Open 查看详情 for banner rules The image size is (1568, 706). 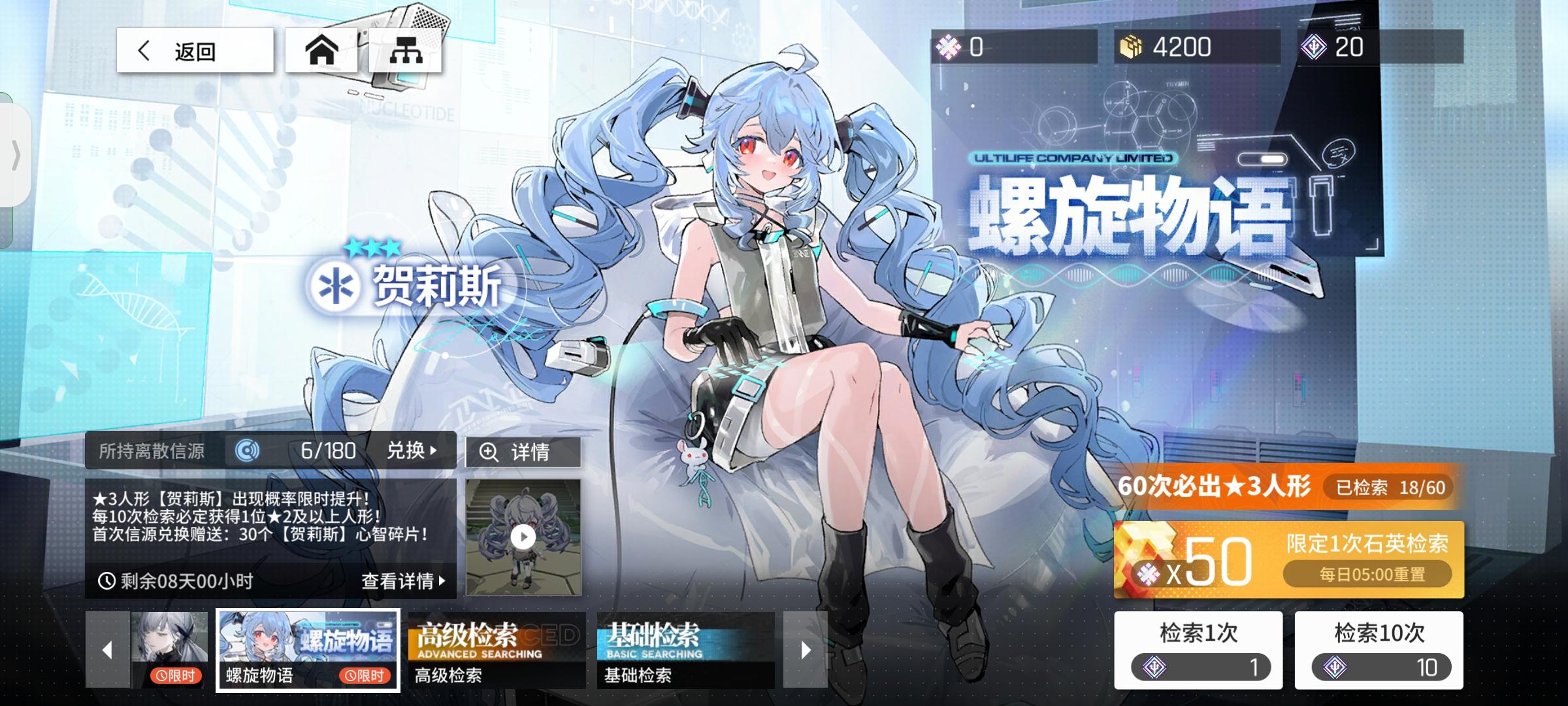click(401, 579)
